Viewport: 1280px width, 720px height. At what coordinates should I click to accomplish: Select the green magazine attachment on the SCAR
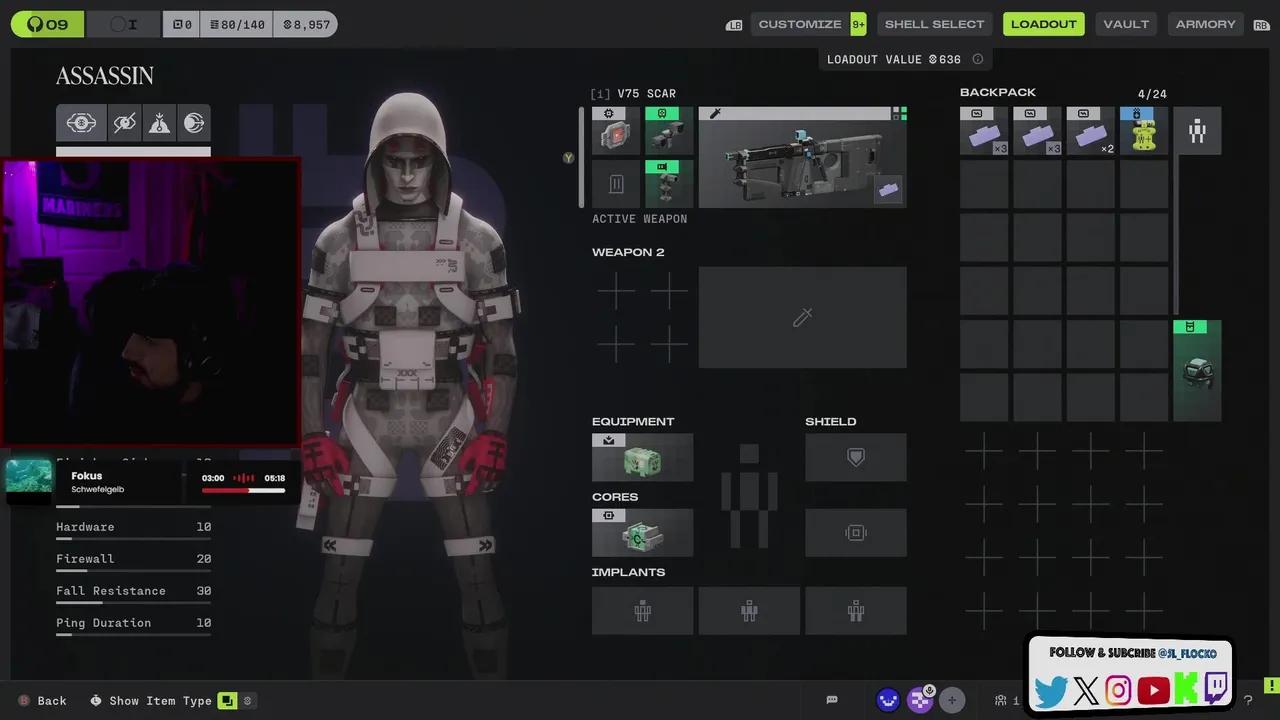pos(667,183)
